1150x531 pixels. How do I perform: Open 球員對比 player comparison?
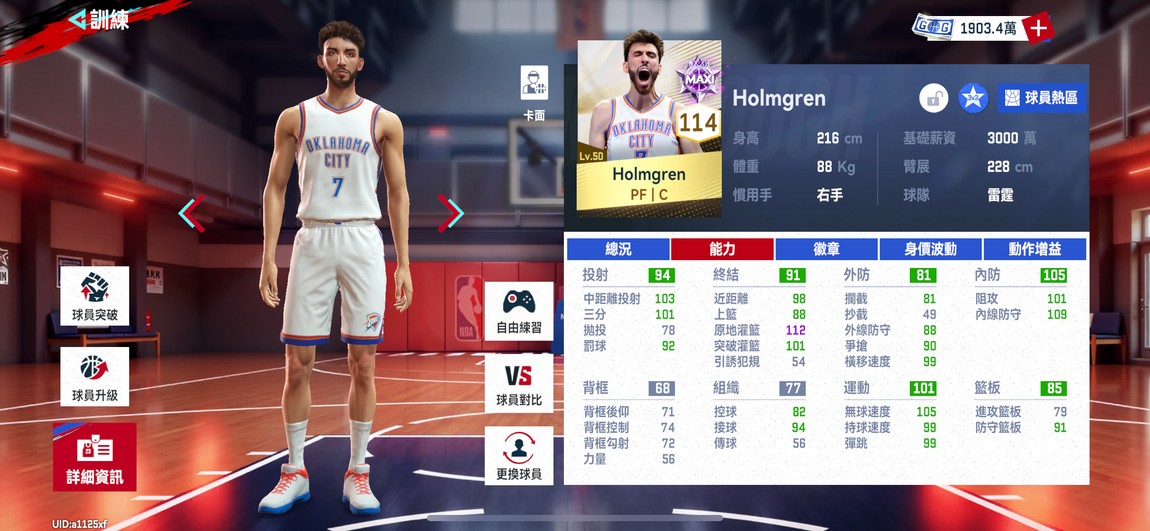[519, 383]
